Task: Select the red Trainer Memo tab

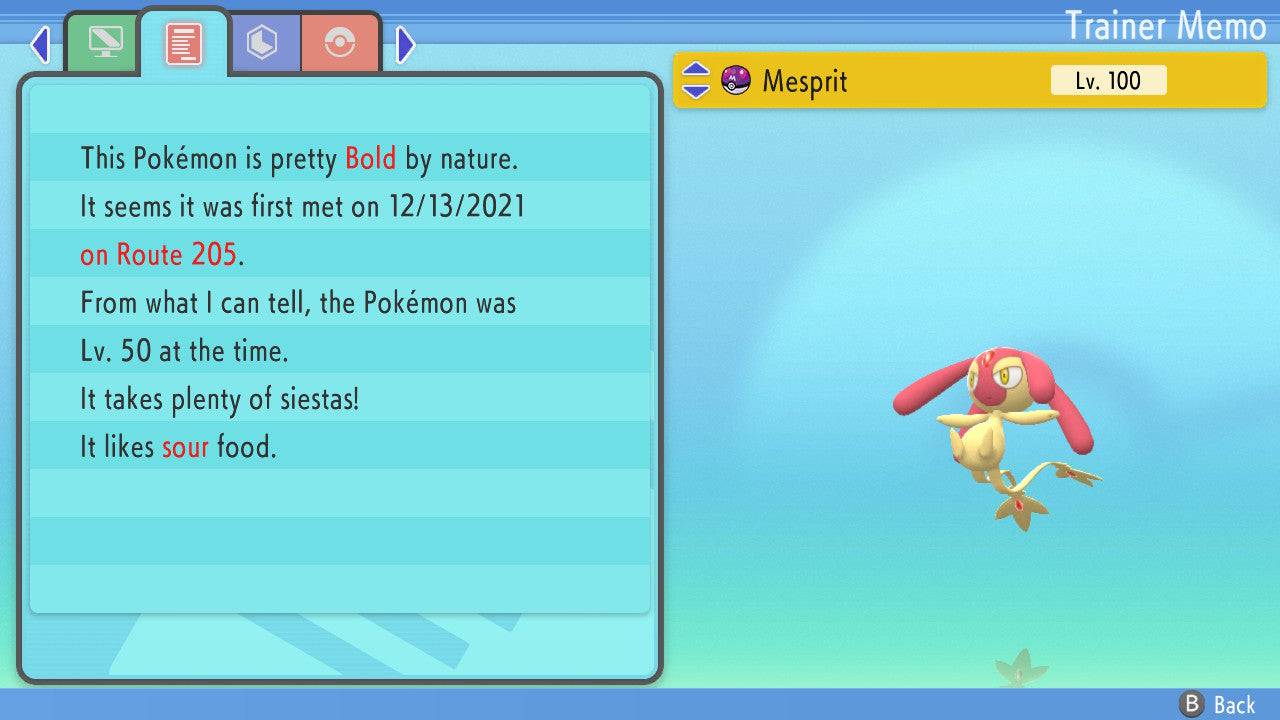Action: tap(184, 44)
